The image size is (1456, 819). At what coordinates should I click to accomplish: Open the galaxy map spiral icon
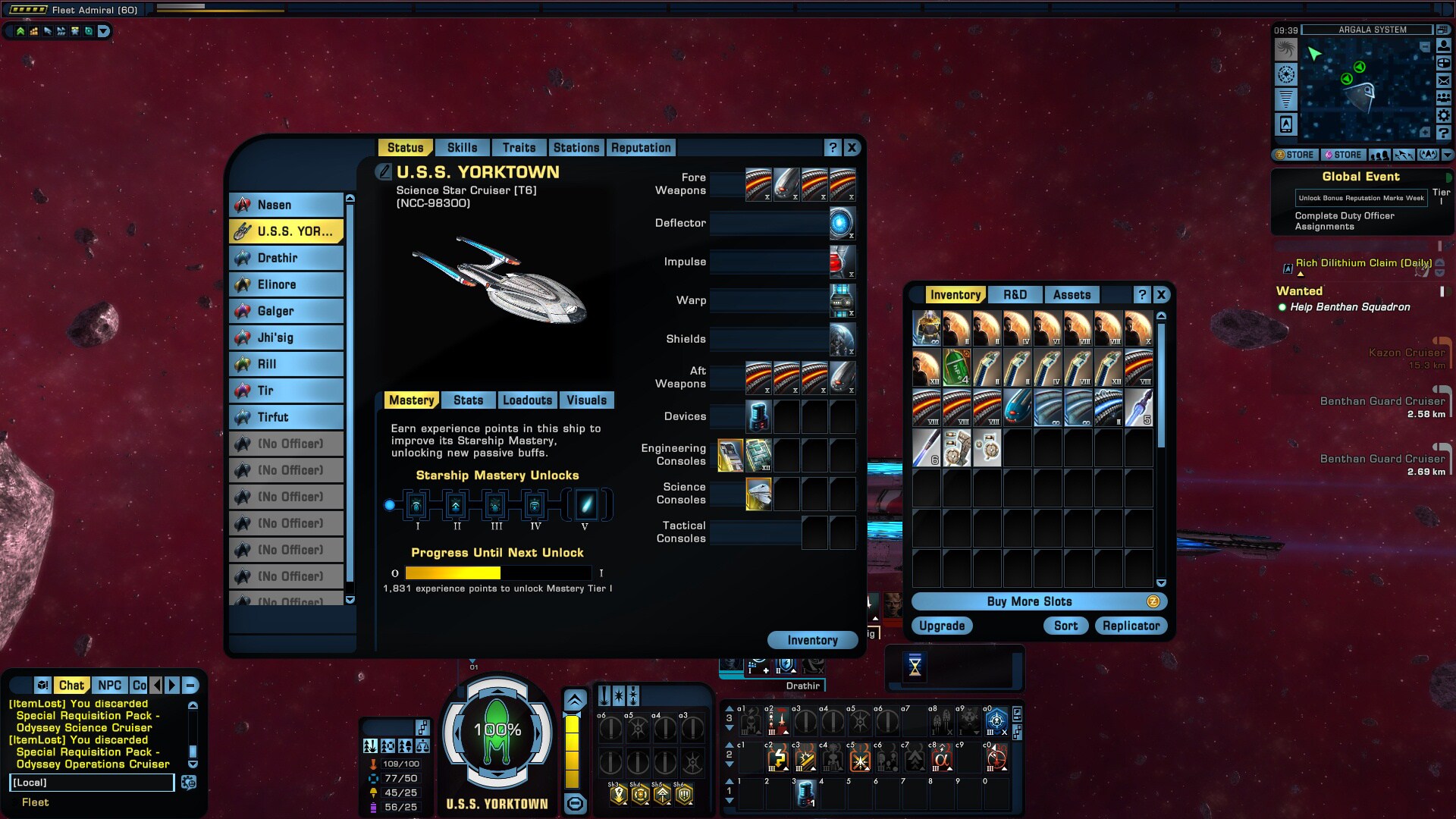click(1287, 50)
